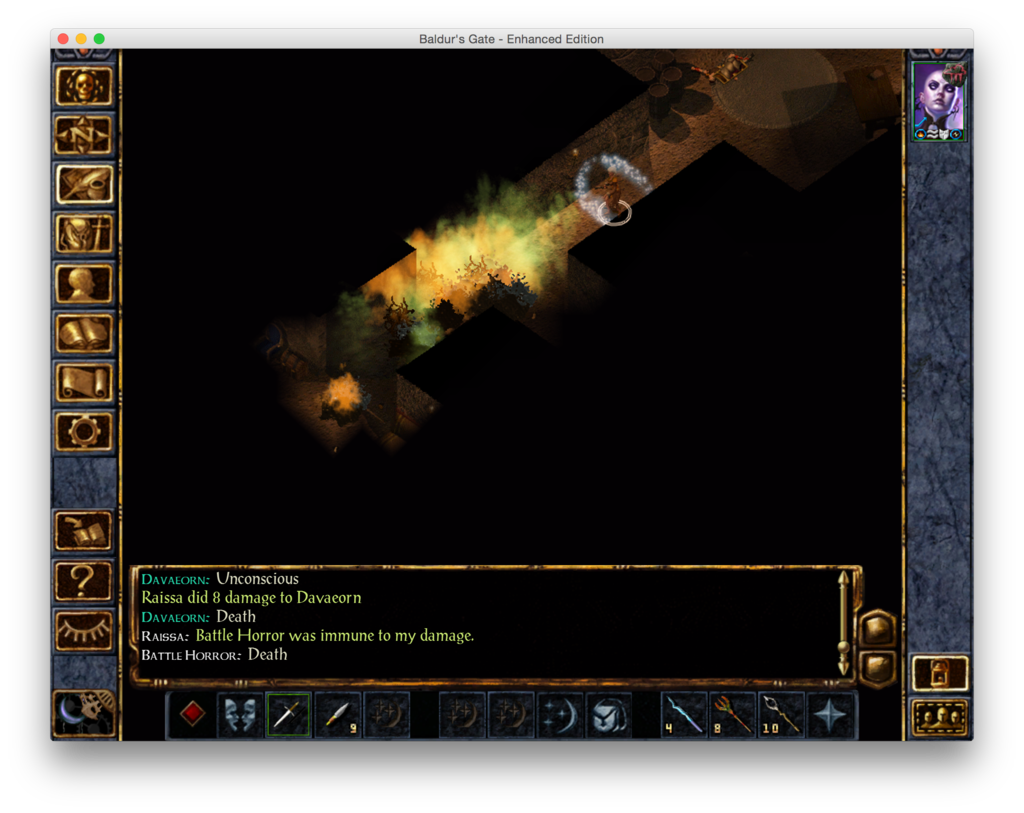This screenshot has width=1024, height=813.
Task: Open the priest scroll button
Action: click(84, 381)
